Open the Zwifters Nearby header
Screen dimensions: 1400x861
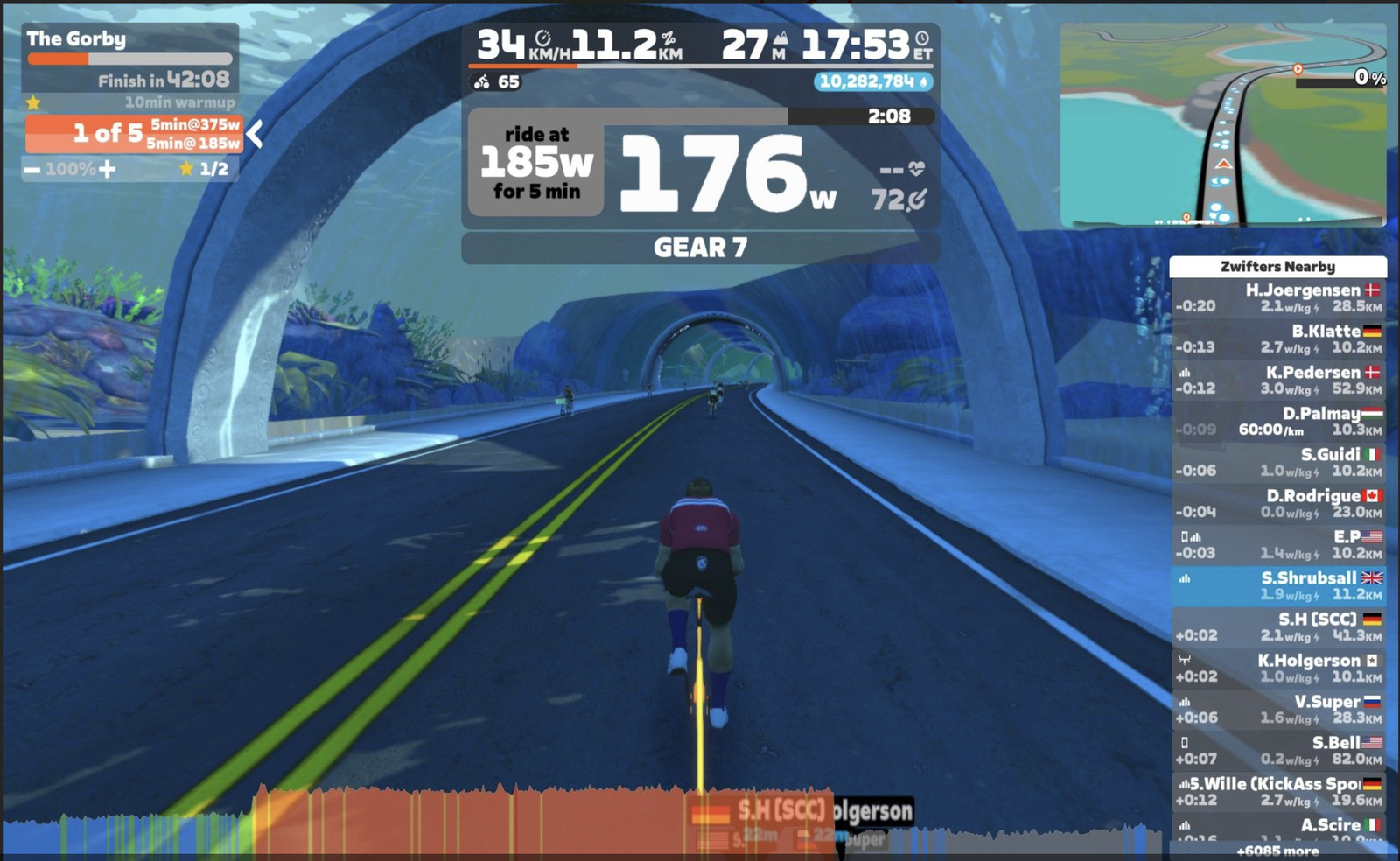point(1279,267)
